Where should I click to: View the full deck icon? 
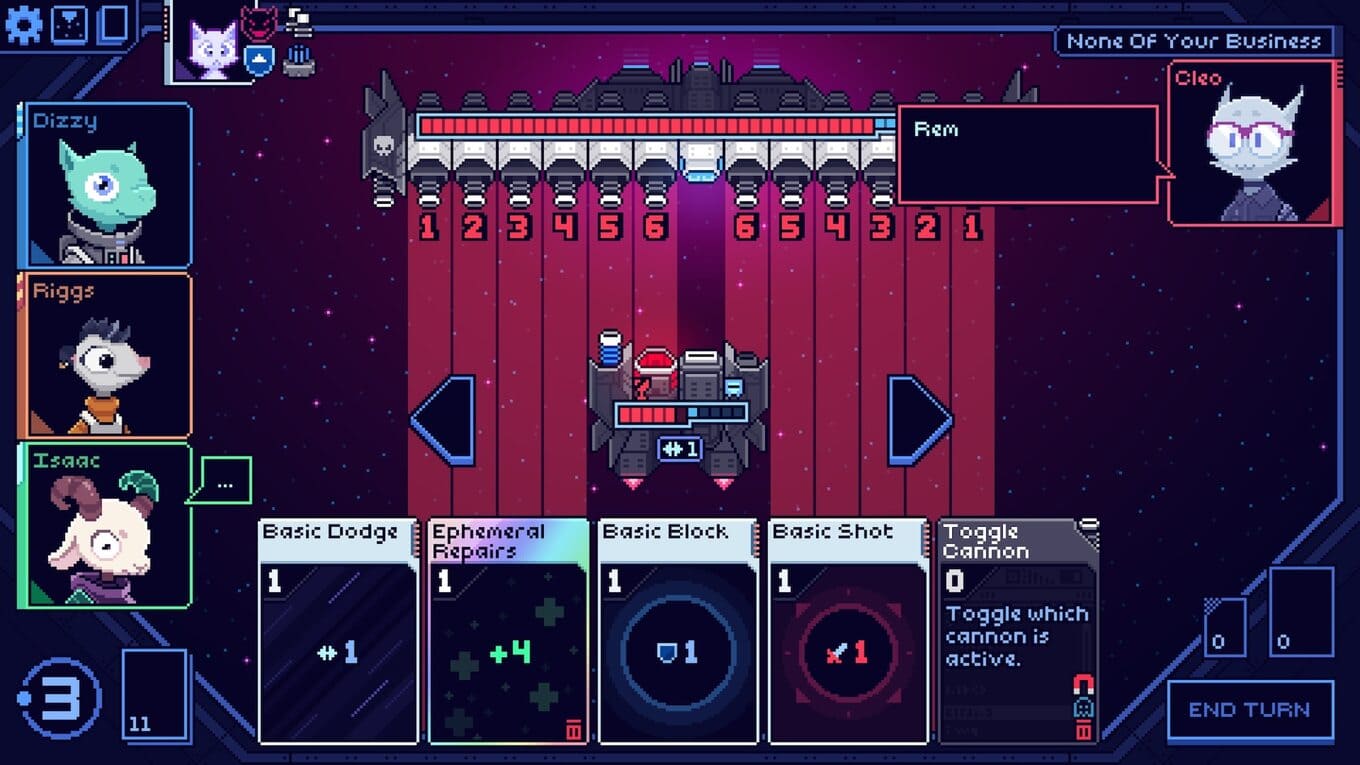pos(114,24)
